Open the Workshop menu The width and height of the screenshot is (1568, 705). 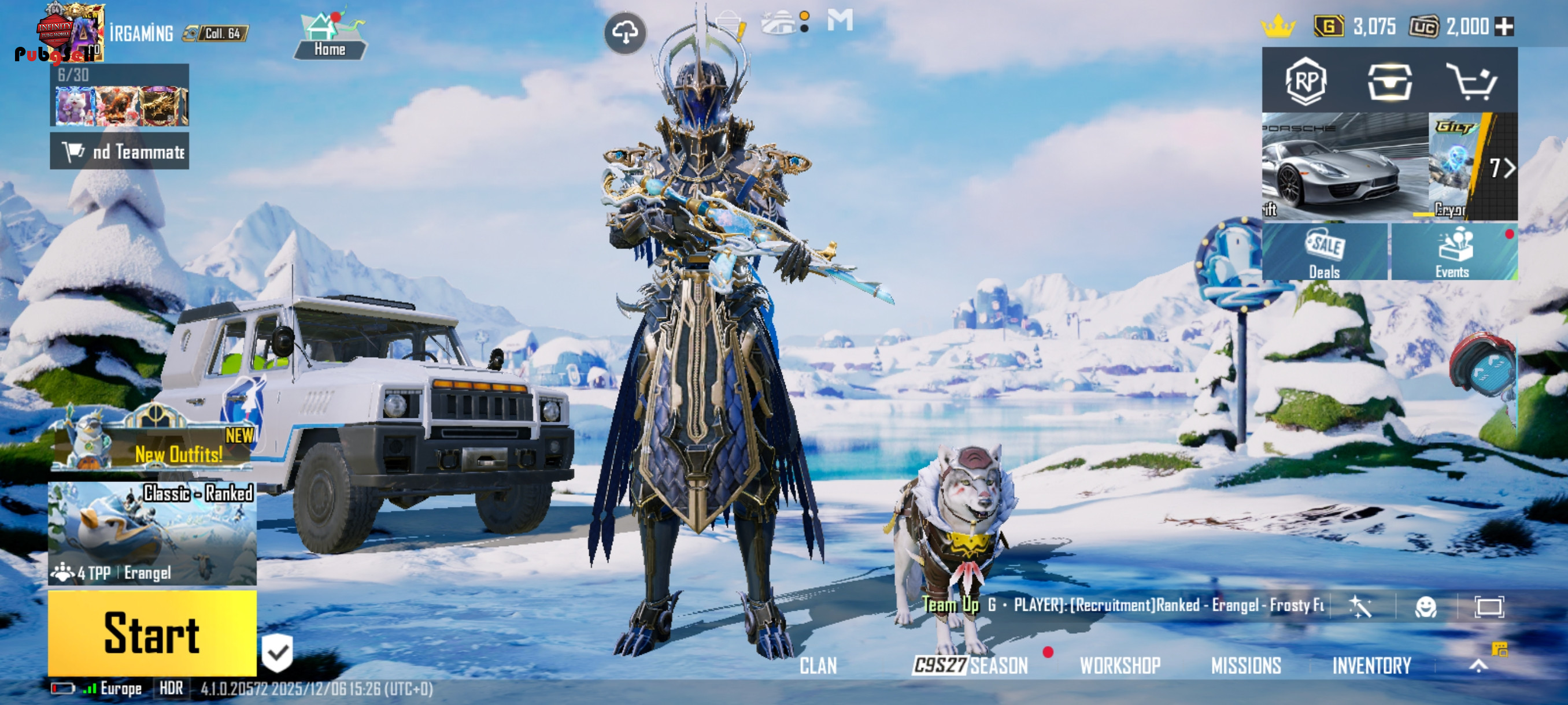coord(1120,666)
